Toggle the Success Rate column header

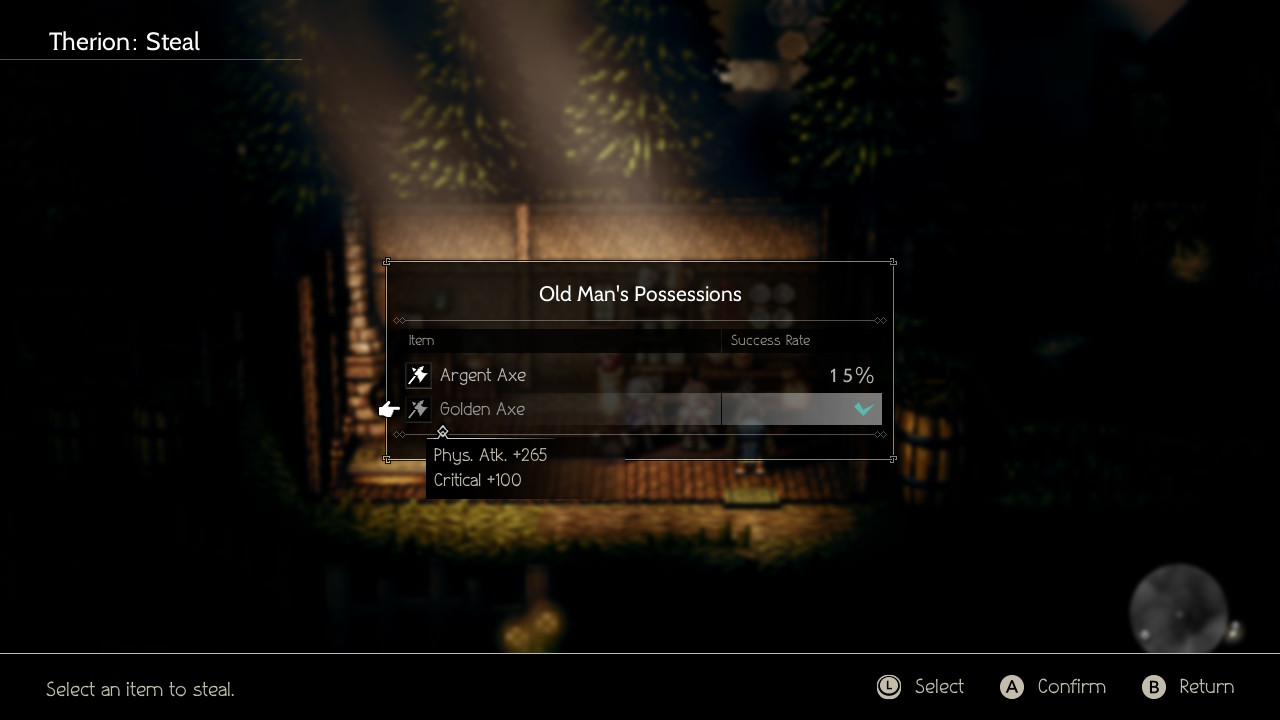770,340
